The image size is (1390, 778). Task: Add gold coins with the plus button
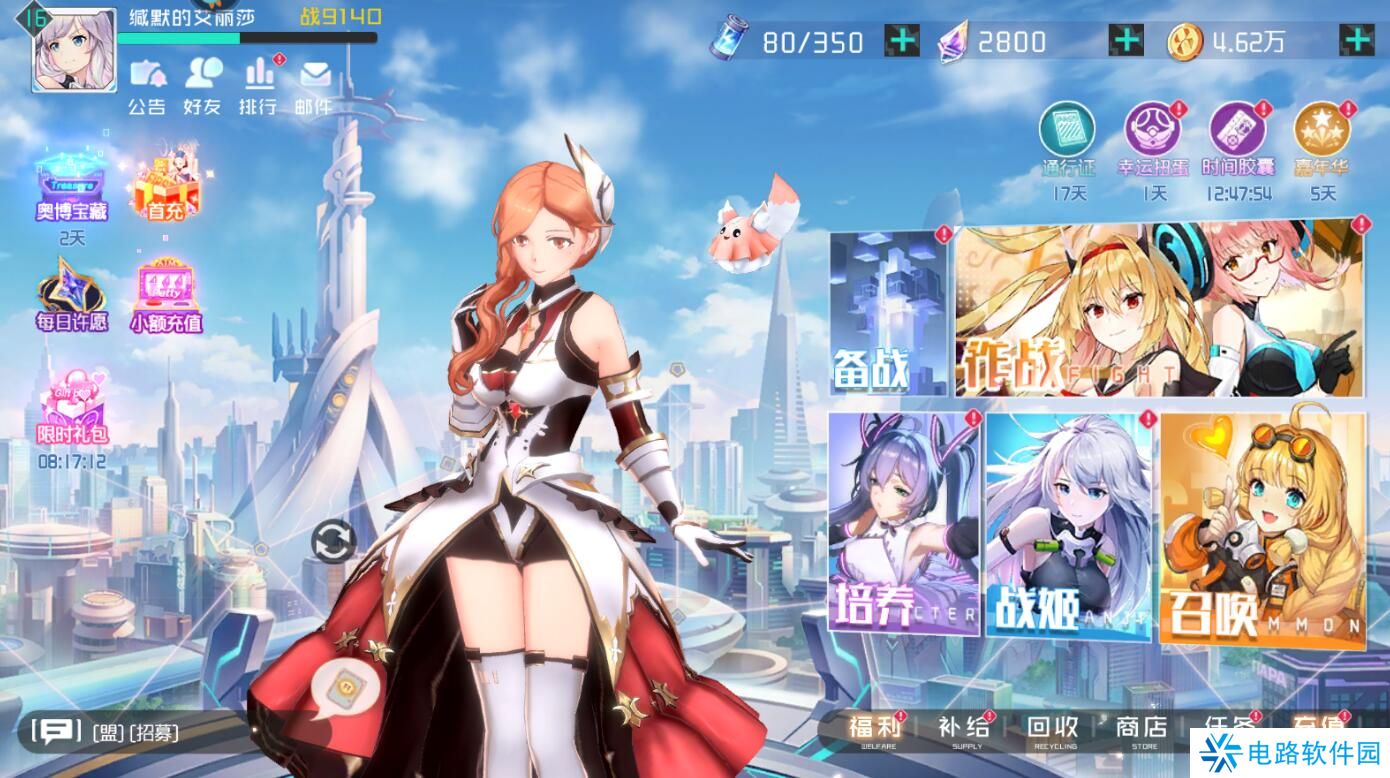pos(1356,41)
